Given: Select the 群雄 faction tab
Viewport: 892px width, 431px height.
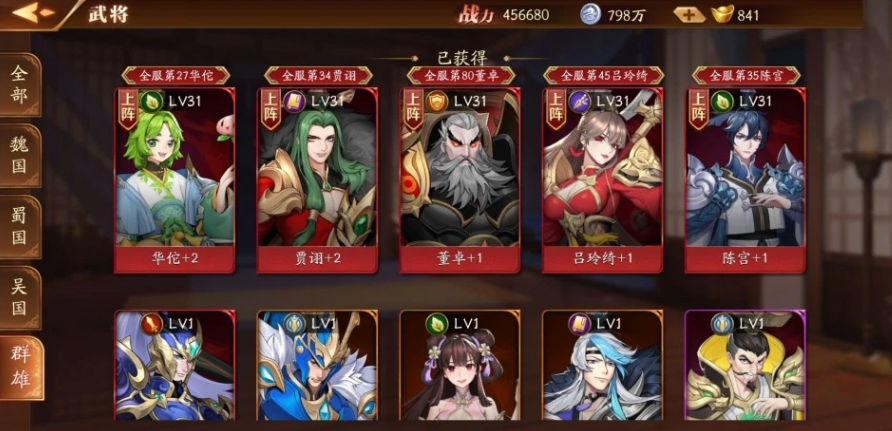Looking at the screenshot, I should click(19, 368).
